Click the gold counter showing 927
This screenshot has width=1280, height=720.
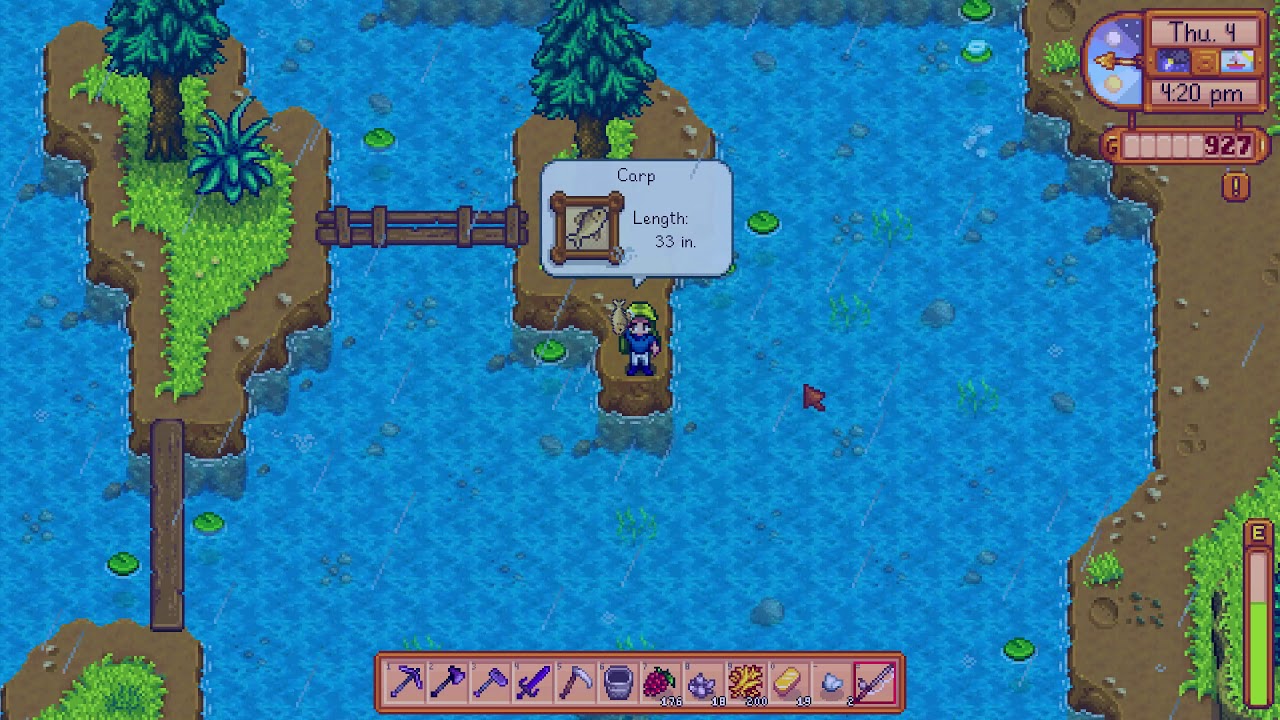1226,145
